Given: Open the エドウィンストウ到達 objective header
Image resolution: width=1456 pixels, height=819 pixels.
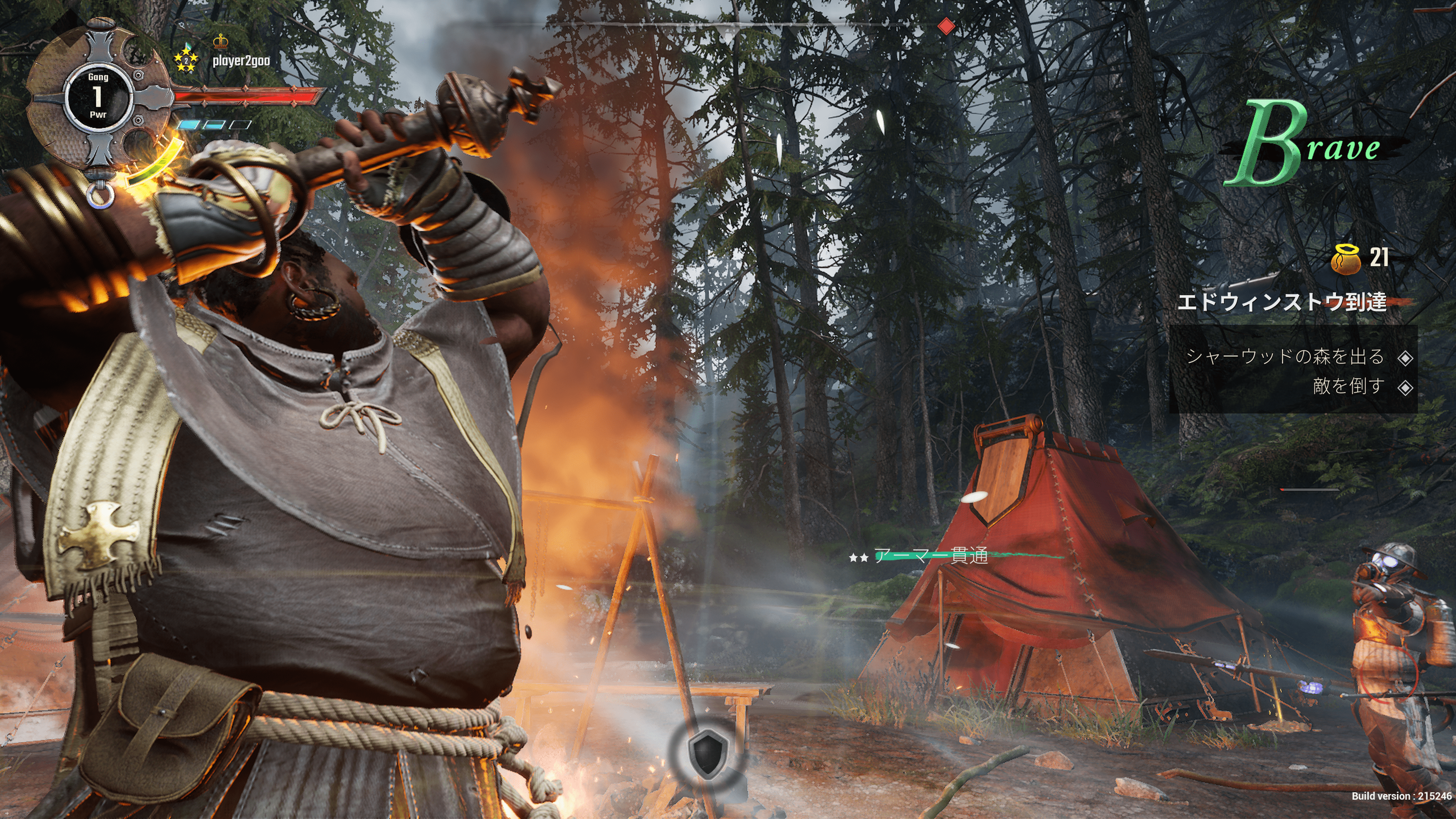Looking at the screenshot, I should pyautogui.click(x=1281, y=302).
